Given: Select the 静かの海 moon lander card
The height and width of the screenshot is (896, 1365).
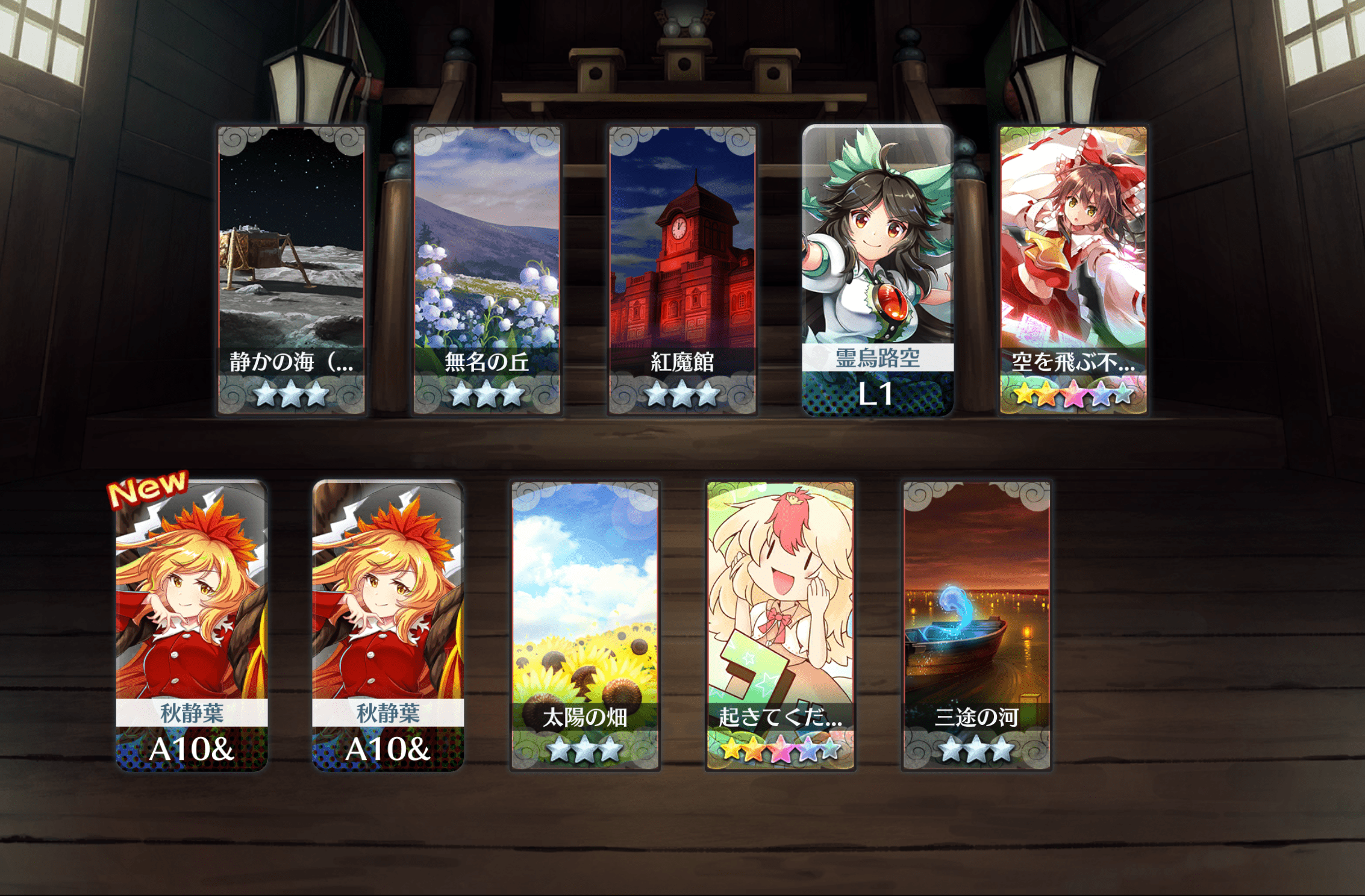Looking at the screenshot, I should [291, 270].
